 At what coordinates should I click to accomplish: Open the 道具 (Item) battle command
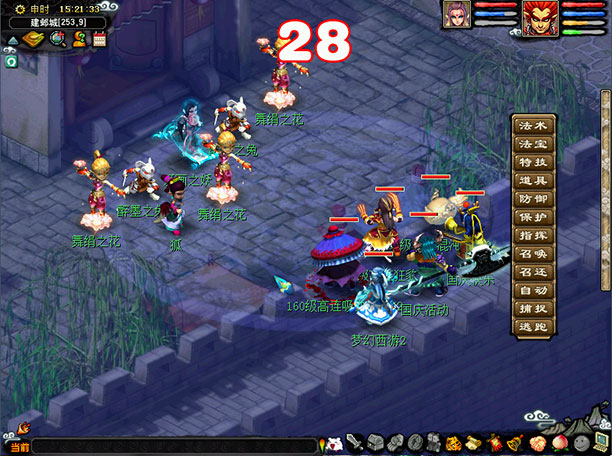[533, 181]
